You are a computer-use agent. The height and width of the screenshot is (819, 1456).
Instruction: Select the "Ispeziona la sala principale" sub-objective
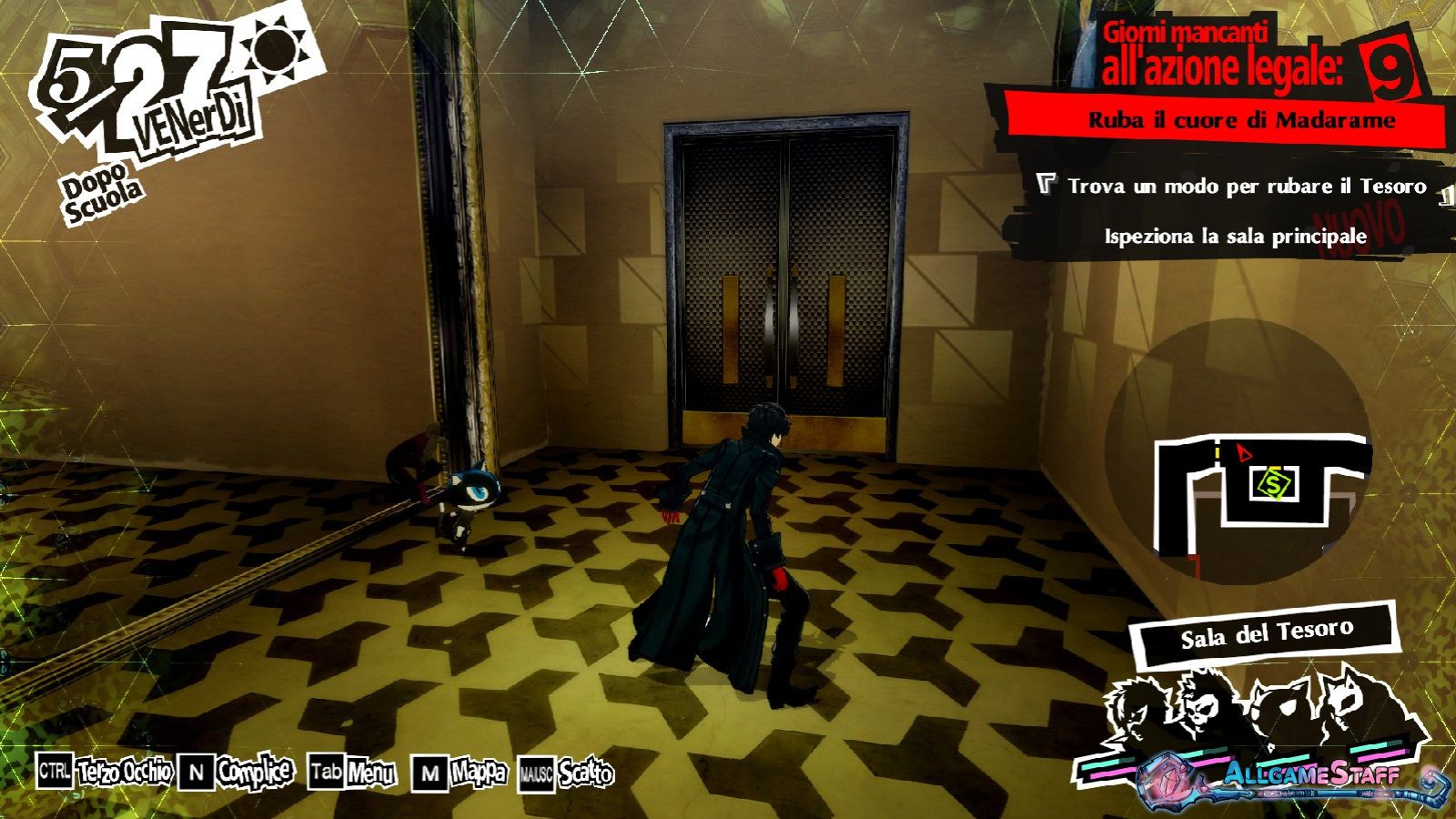pos(1235,237)
